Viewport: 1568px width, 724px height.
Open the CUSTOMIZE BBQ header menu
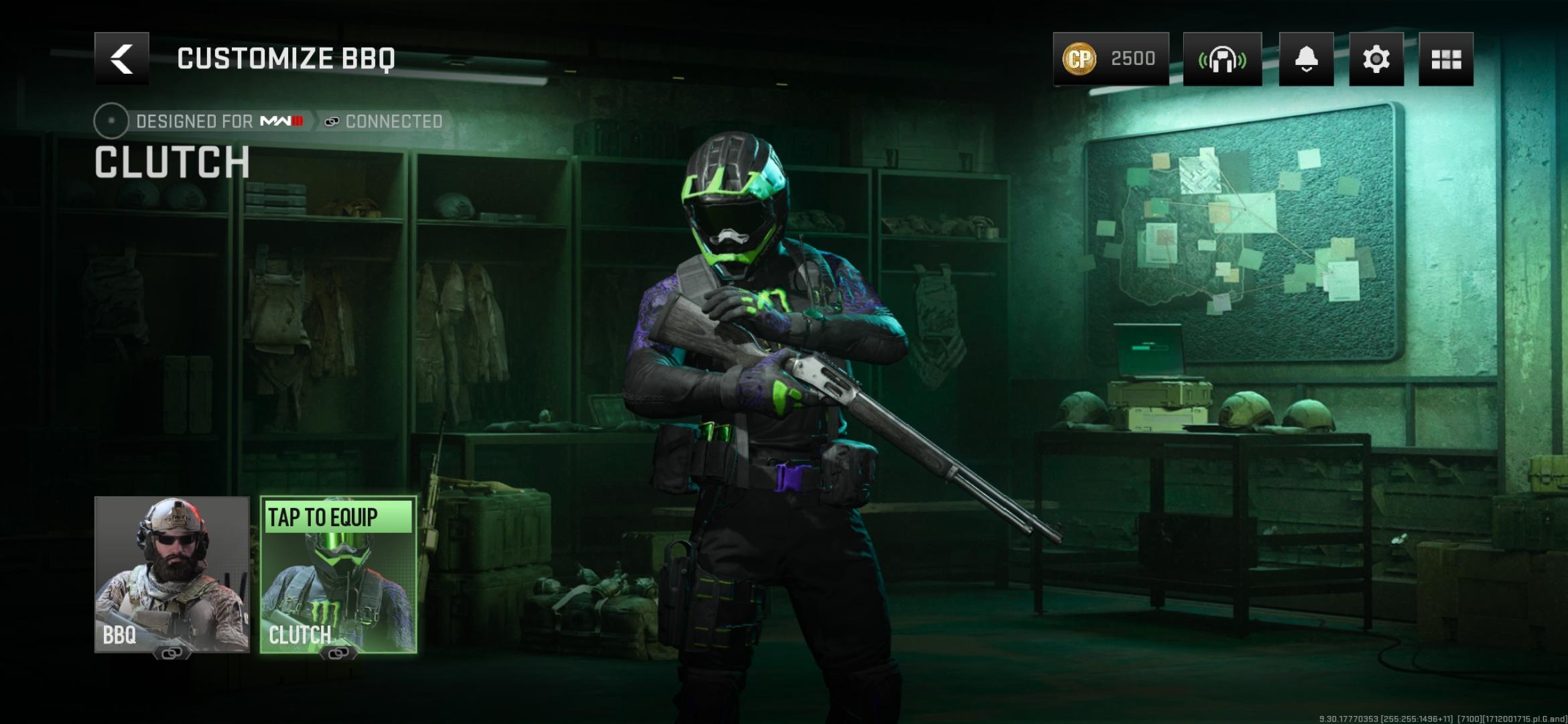tap(287, 57)
